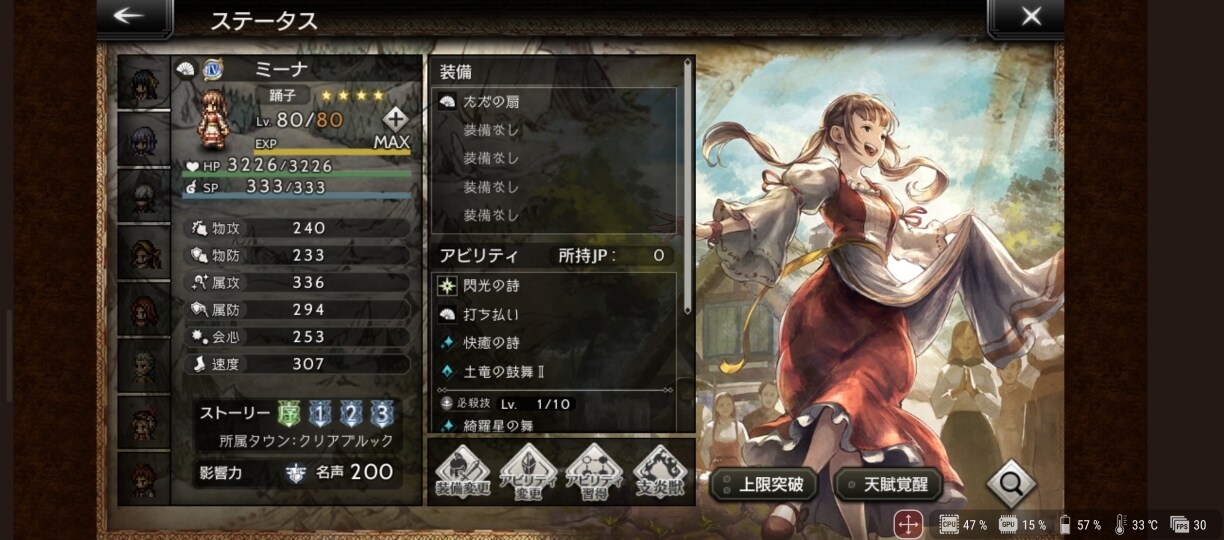The height and width of the screenshot is (540, 1224).
Task: Open story chapter 3 shield icon
Action: pos(381,415)
